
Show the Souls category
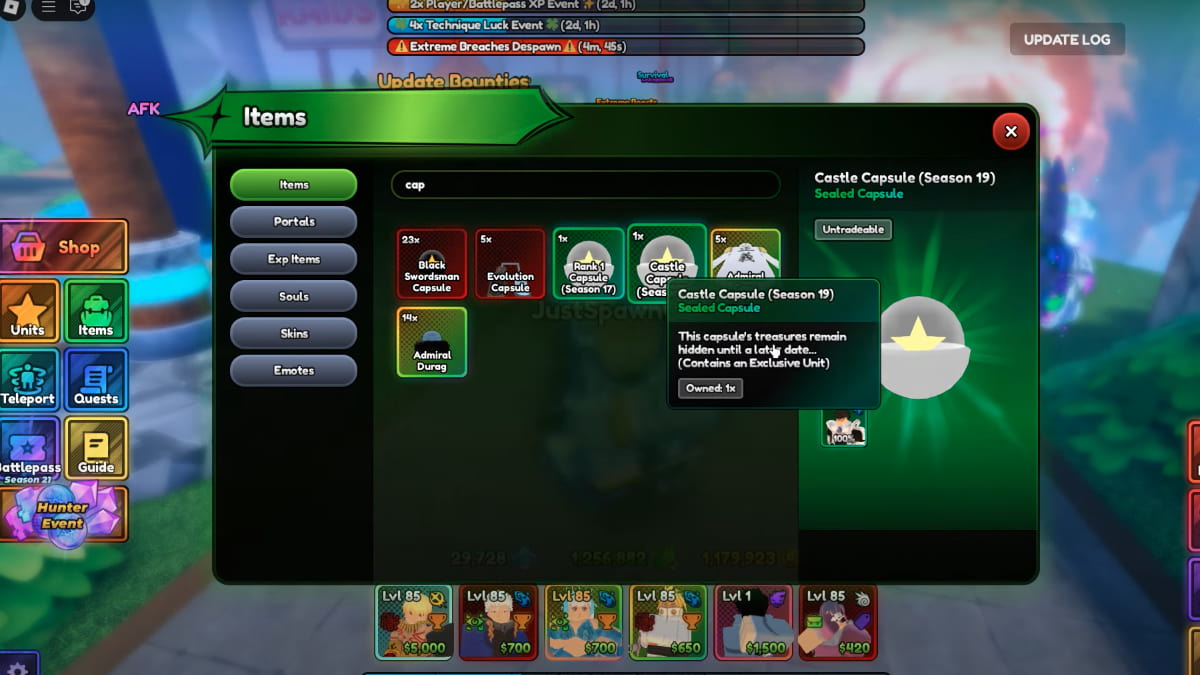[x=293, y=296]
